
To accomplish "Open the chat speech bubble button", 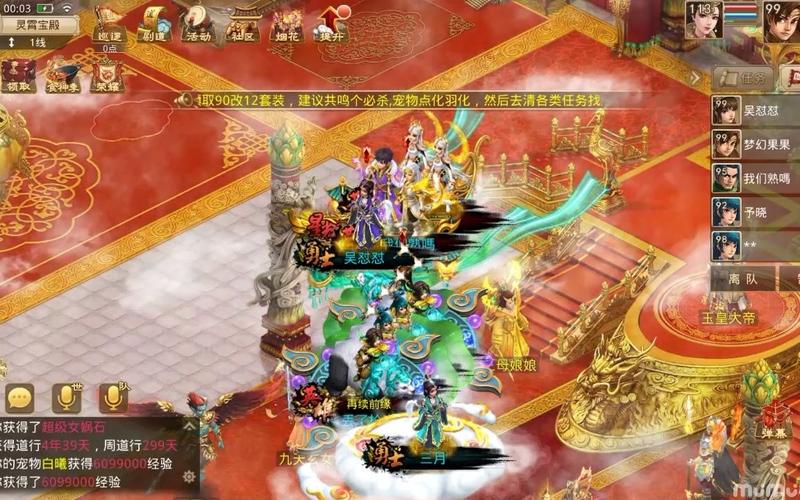I will (20, 398).
